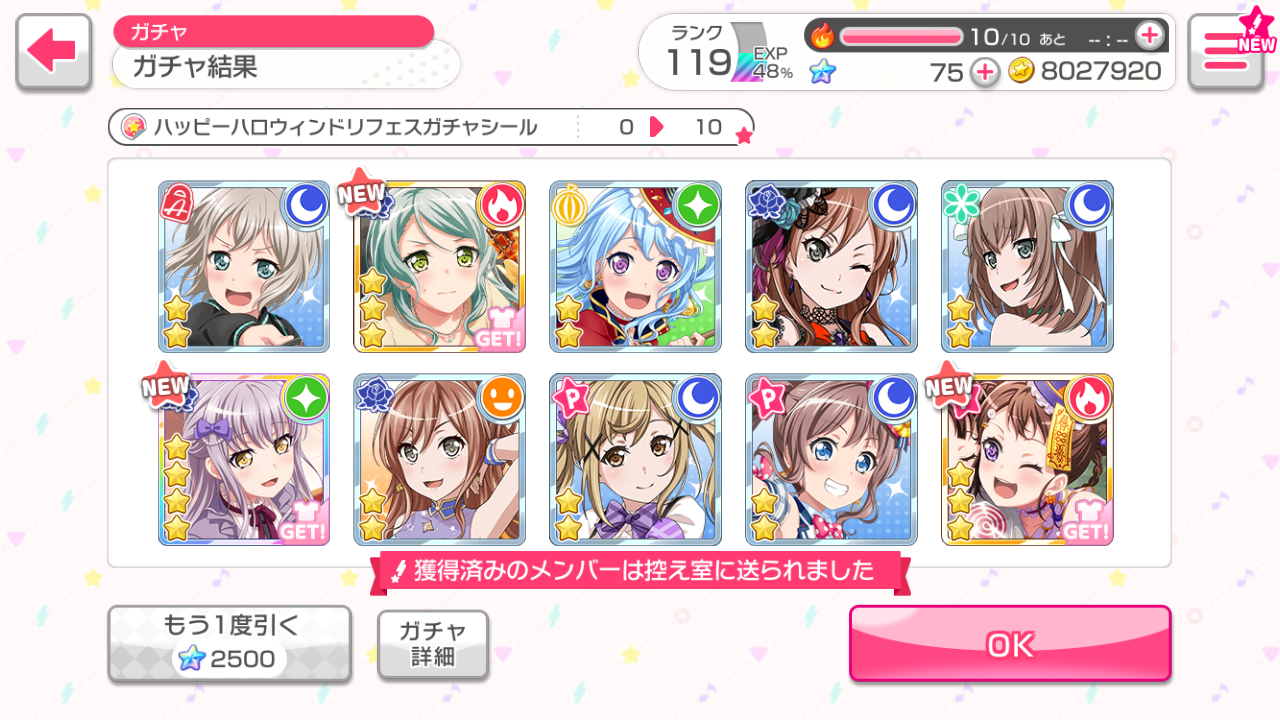Viewport: 1280px width, 720px height.
Task: Open ガチャ詳細 gacha details
Action: tap(433, 644)
